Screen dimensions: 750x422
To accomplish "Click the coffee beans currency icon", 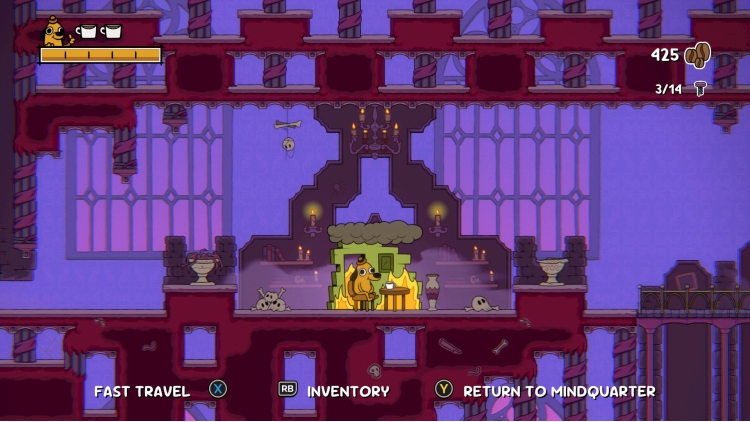I will coord(697,55).
